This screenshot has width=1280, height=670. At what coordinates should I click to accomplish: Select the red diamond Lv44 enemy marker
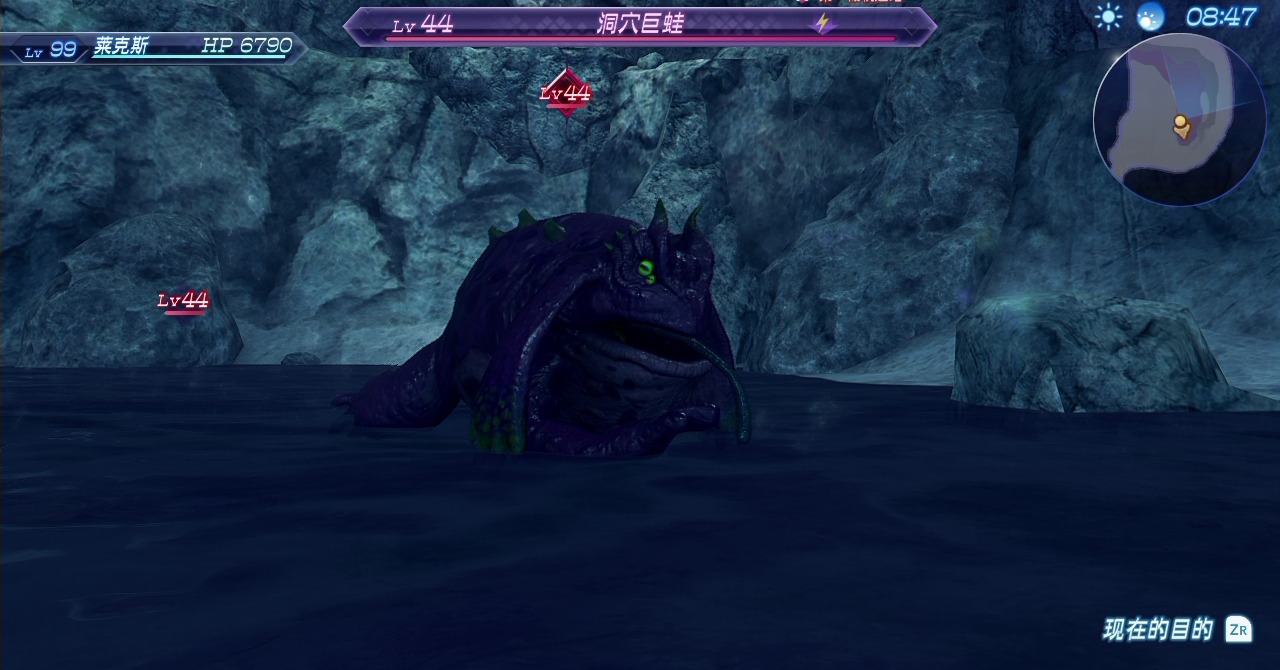[566, 93]
